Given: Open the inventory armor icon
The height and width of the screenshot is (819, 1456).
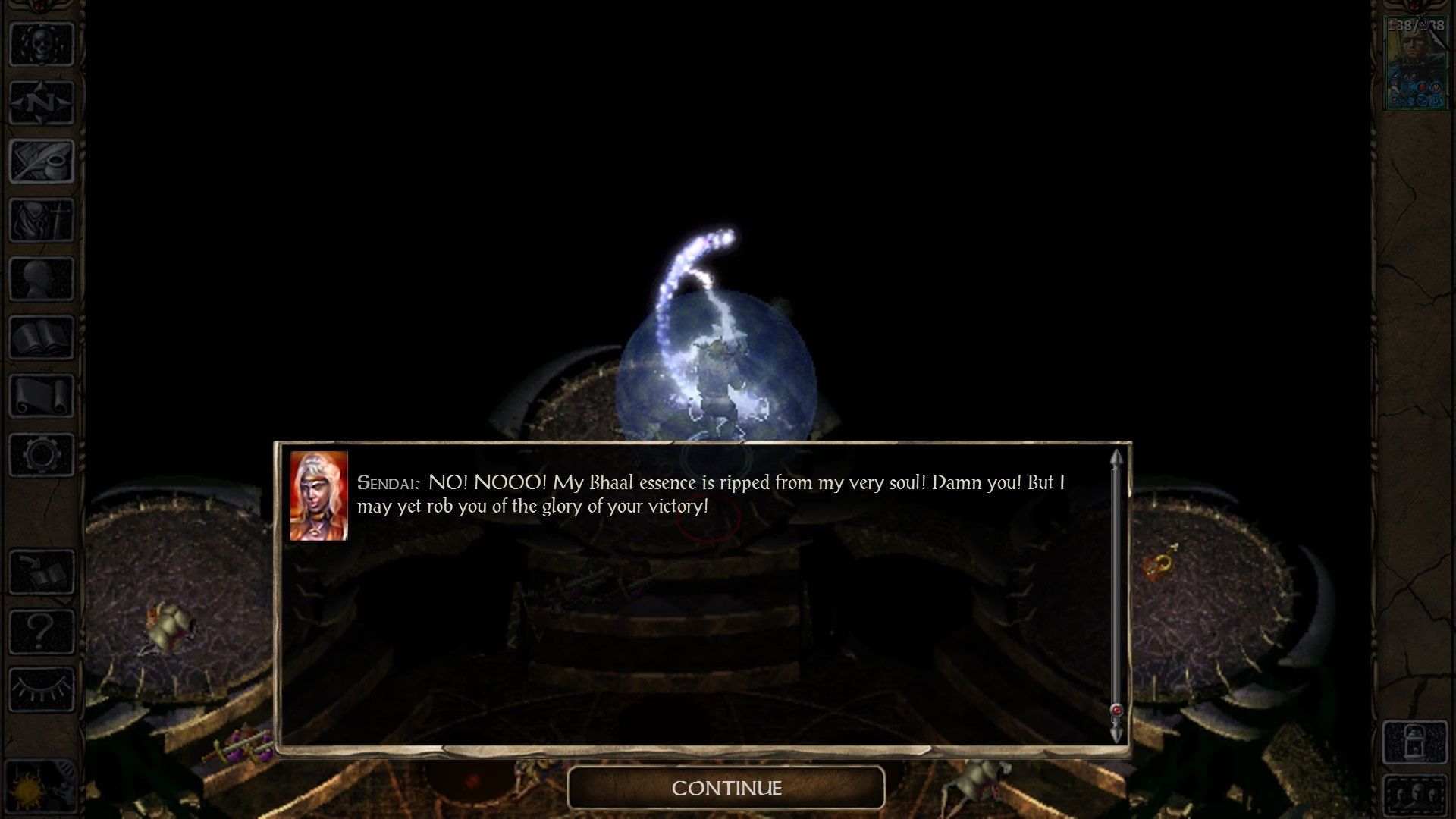Looking at the screenshot, I should [x=42, y=220].
